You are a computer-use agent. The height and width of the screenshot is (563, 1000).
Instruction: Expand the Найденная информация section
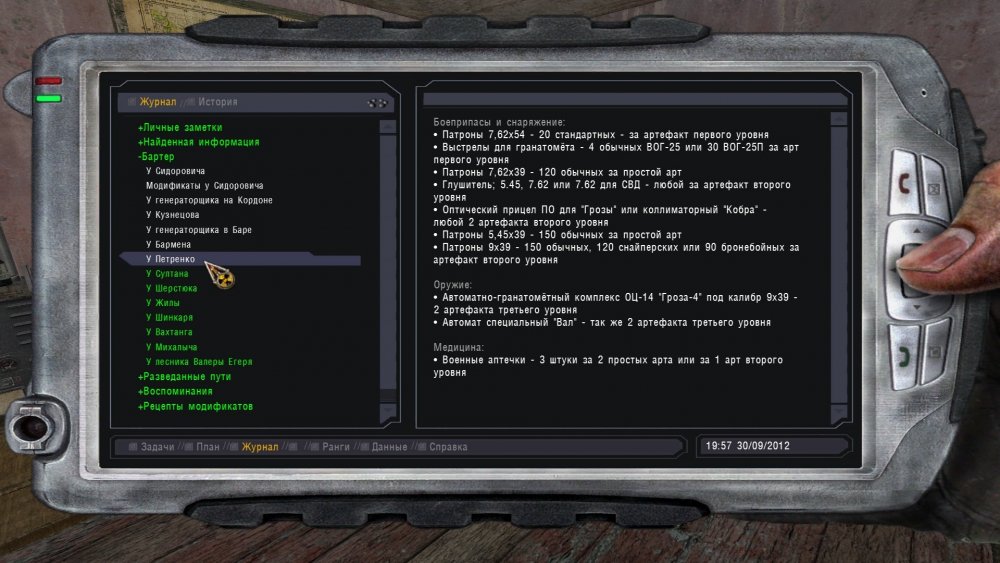[x=199, y=142]
